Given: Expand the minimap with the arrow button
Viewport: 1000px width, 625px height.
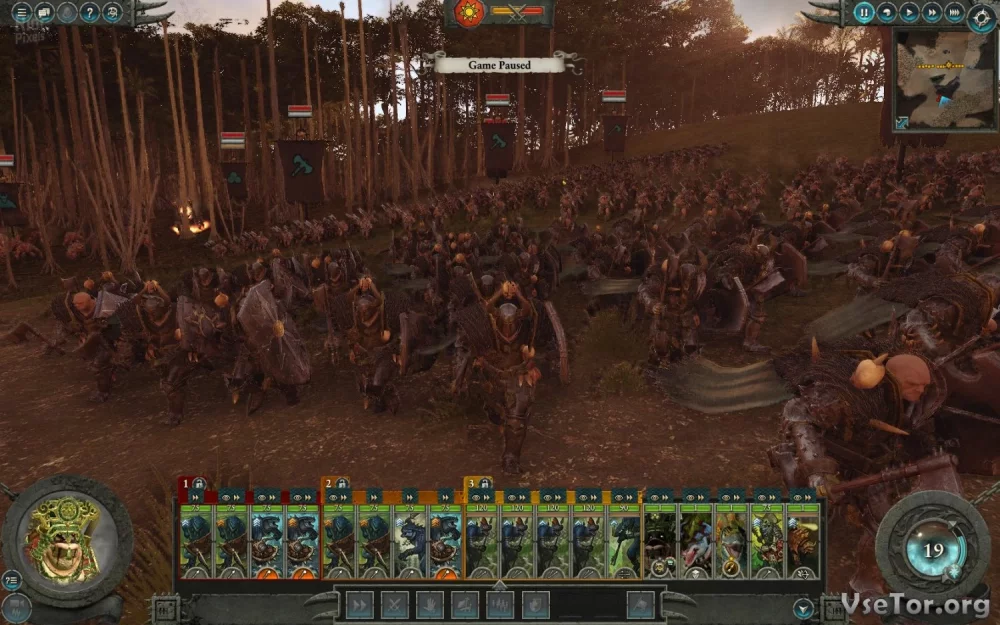Looking at the screenshot, I should (x=903, y=123).
